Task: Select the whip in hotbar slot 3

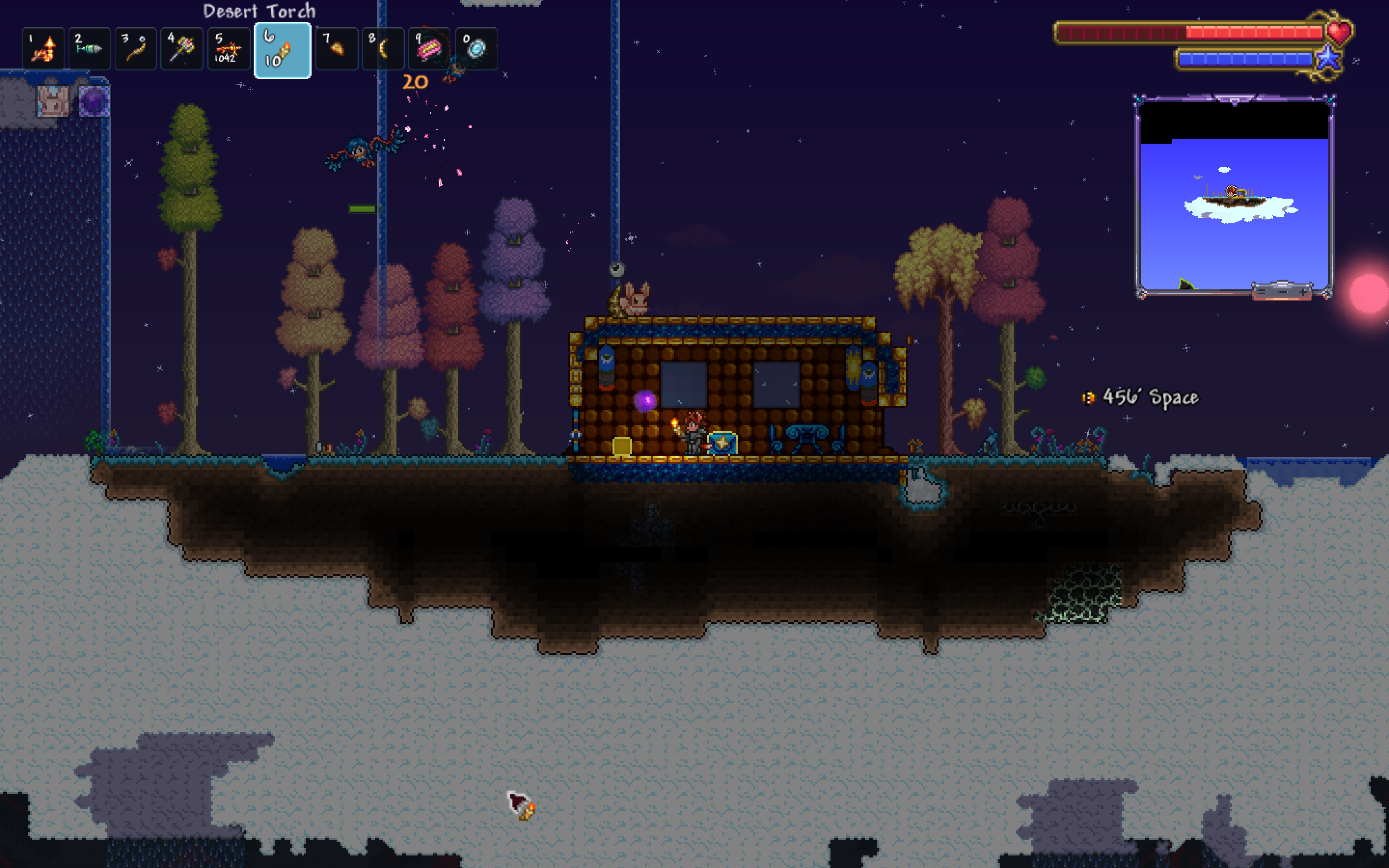Action: (x=136, y=49)
